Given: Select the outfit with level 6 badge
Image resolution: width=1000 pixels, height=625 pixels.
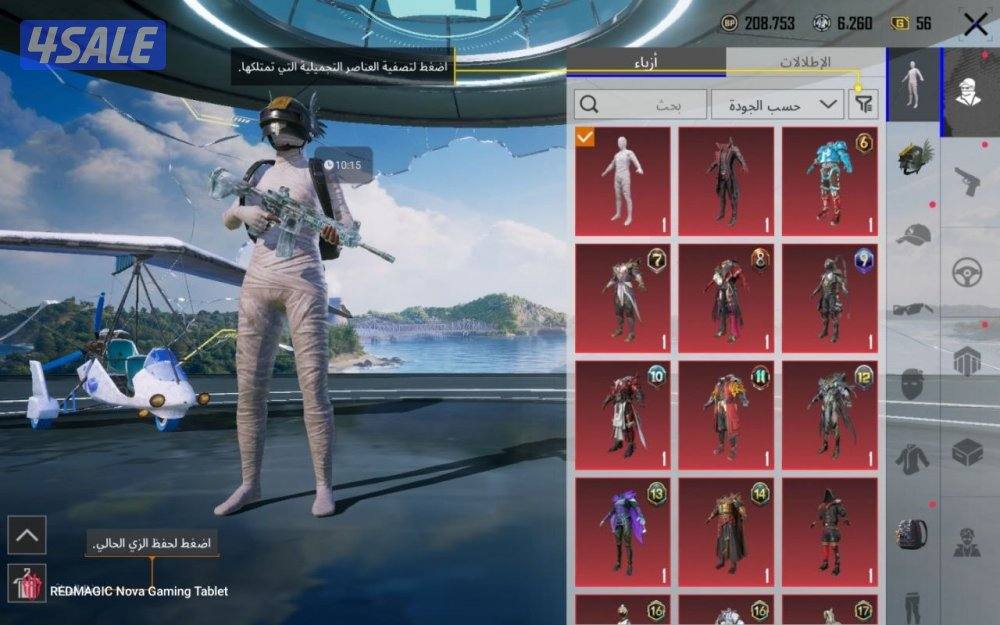Looking at the screenshot, I should click(x=829, y=181).
